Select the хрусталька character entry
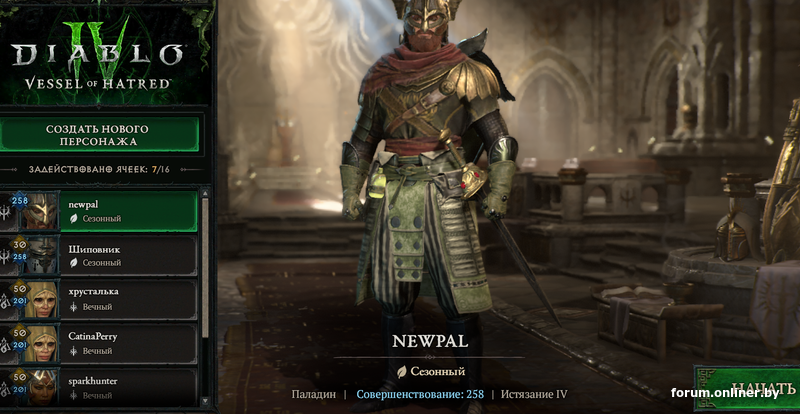Screen dimensions: 800x414 110,298
